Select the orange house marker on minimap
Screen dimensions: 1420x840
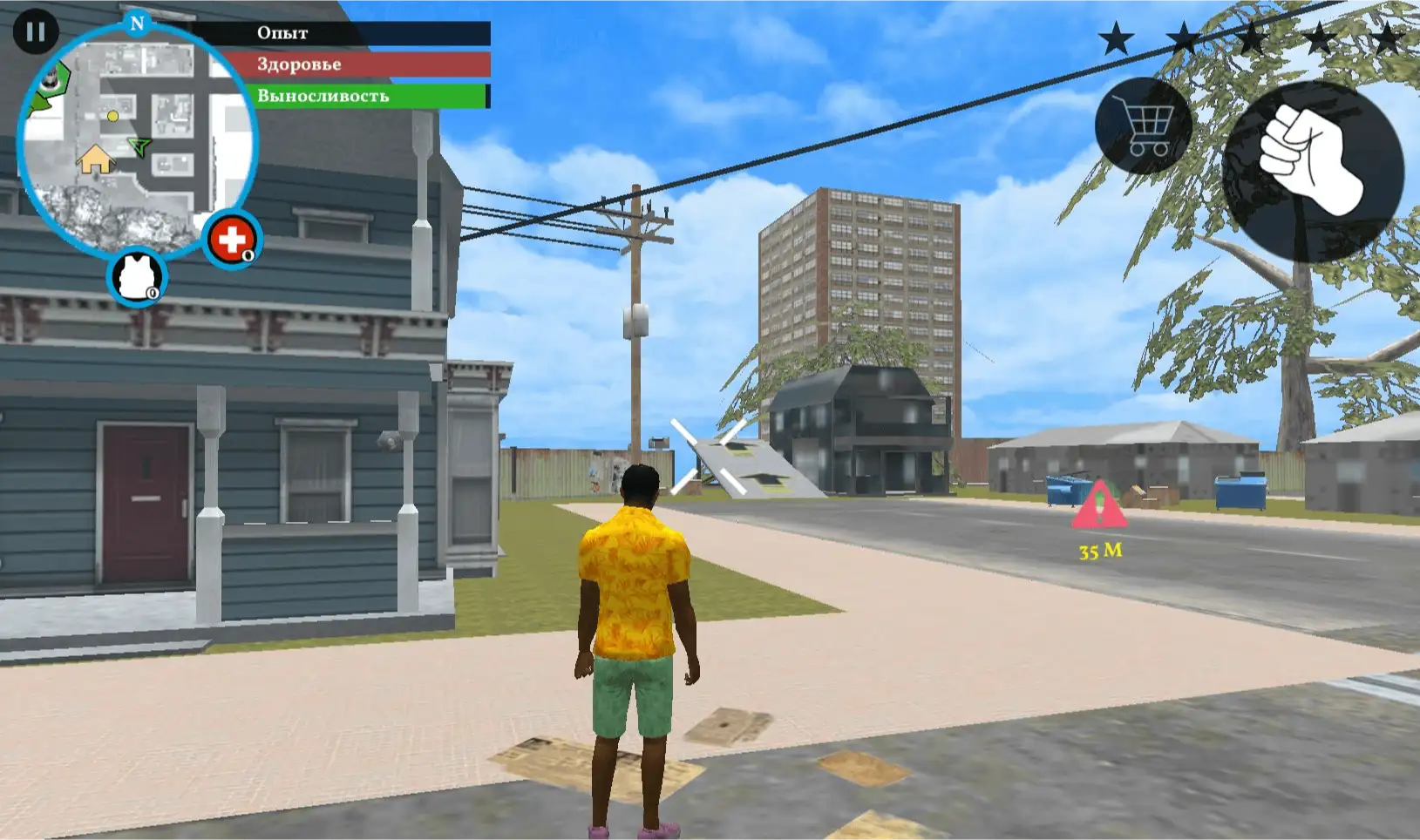[95, 159]
